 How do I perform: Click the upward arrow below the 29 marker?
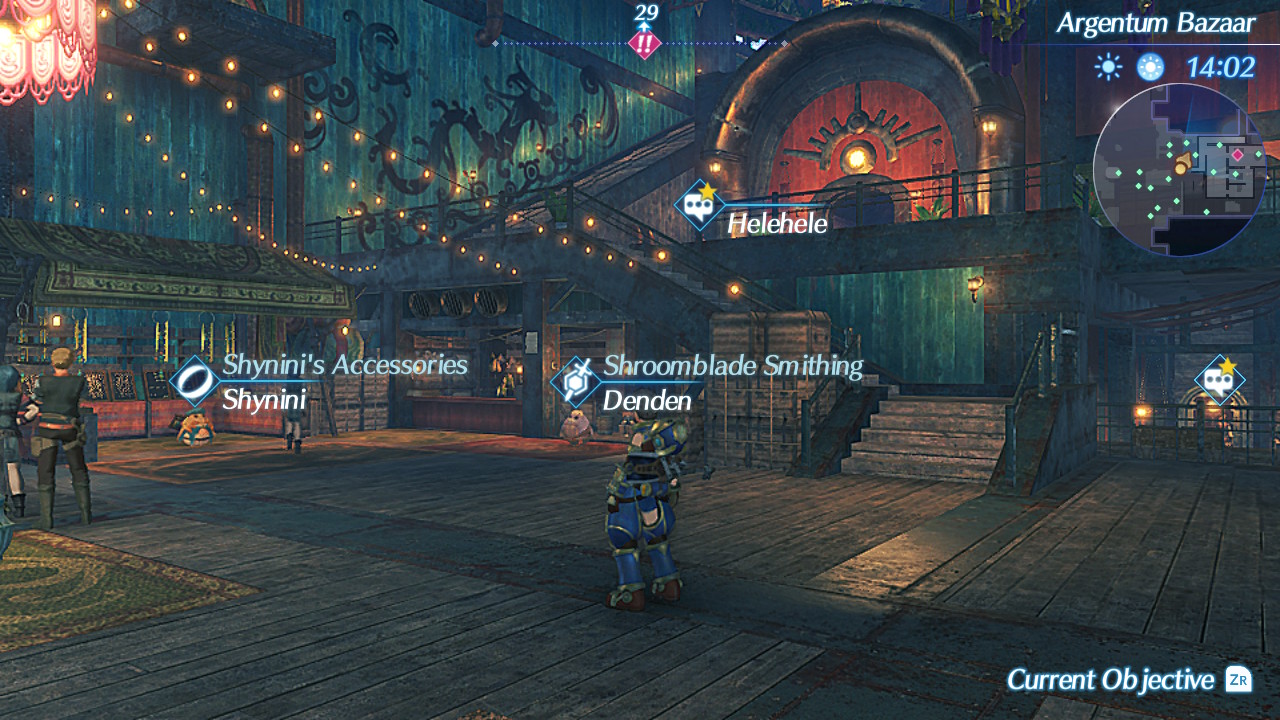pyautogui.click(x=645, y=25)
